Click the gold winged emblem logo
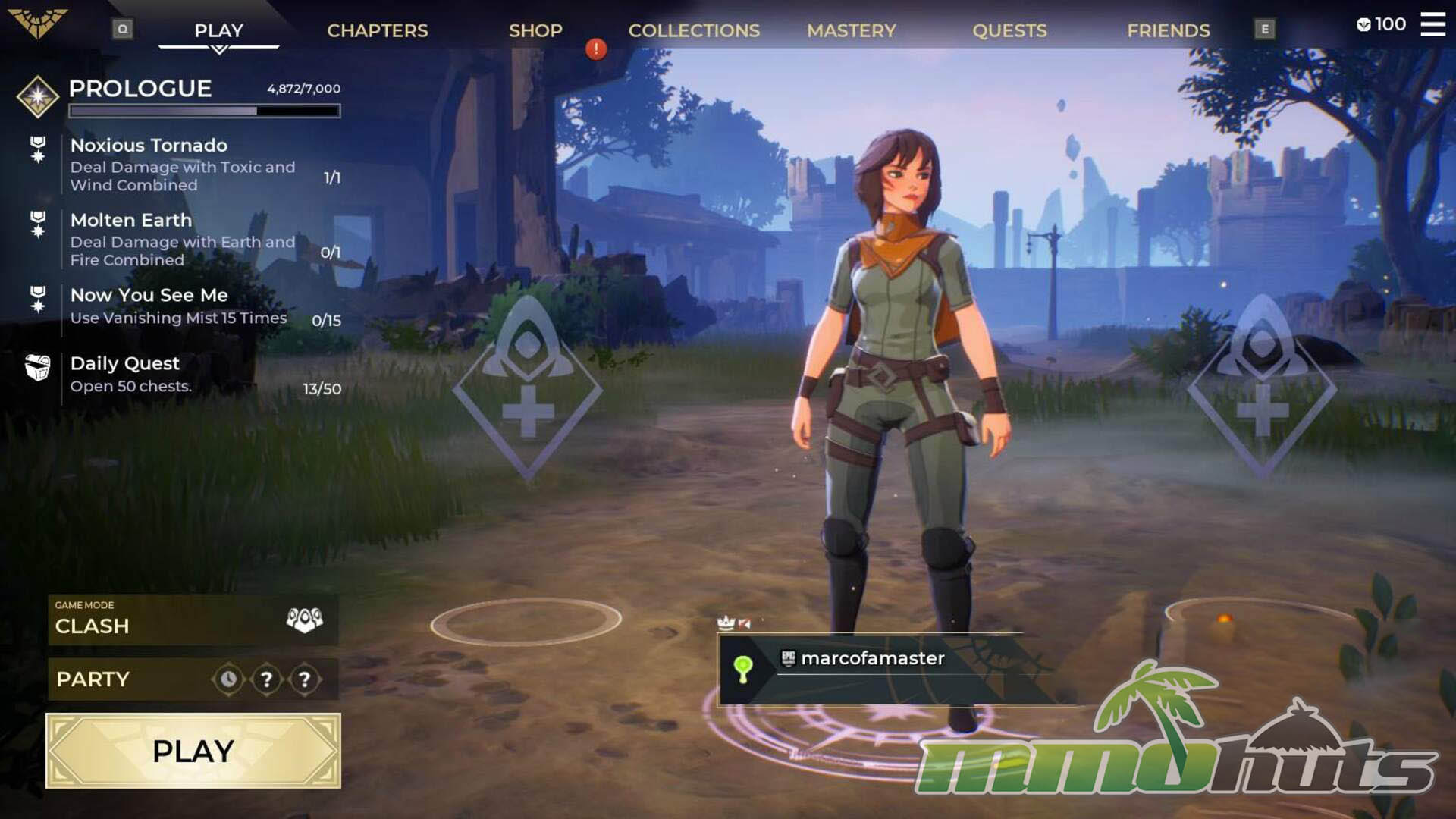The width and height of the screenshot is (1456, 819). [x=38, y=23]
